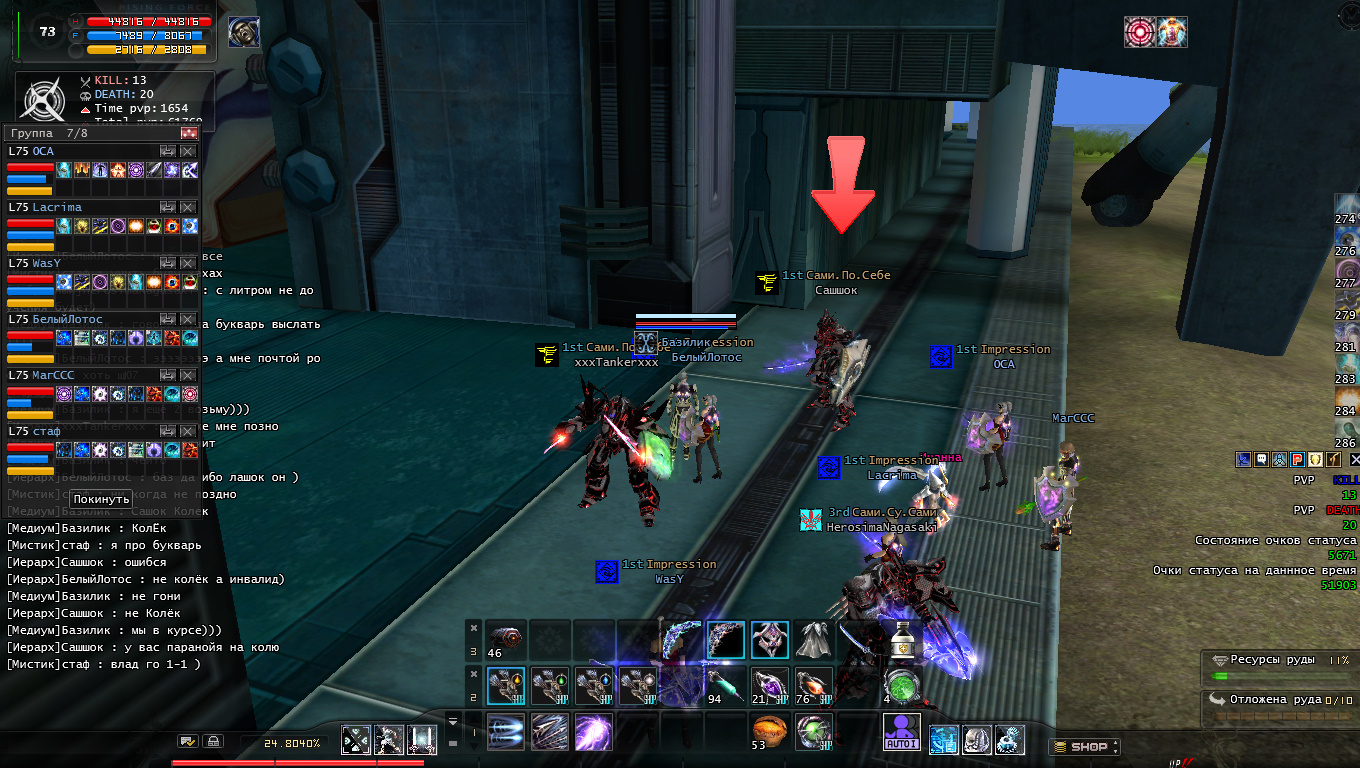The height and width of the screenshot is (768, 1360).
Task: Open the red P icon in the small toolbar
Action: (x=1297, y=459)
